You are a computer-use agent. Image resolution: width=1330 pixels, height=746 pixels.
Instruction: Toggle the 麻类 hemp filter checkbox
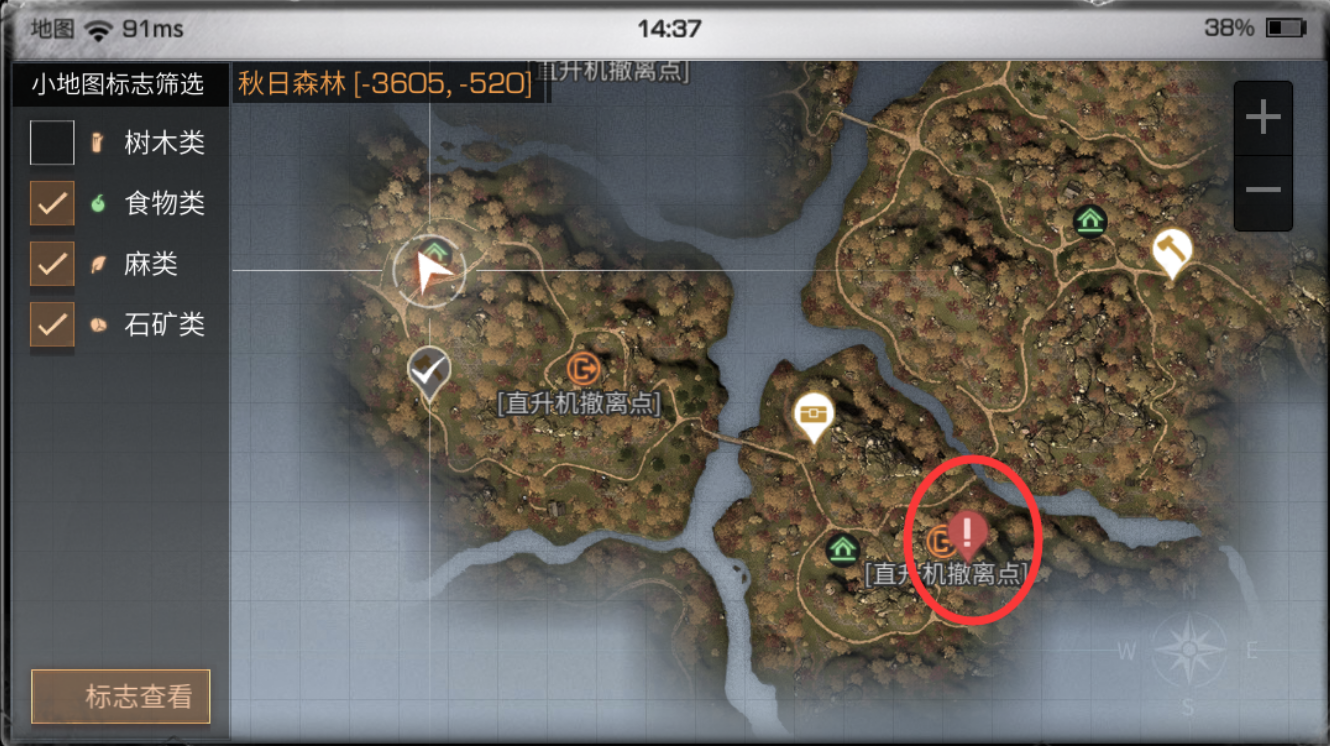coord(52,264)
